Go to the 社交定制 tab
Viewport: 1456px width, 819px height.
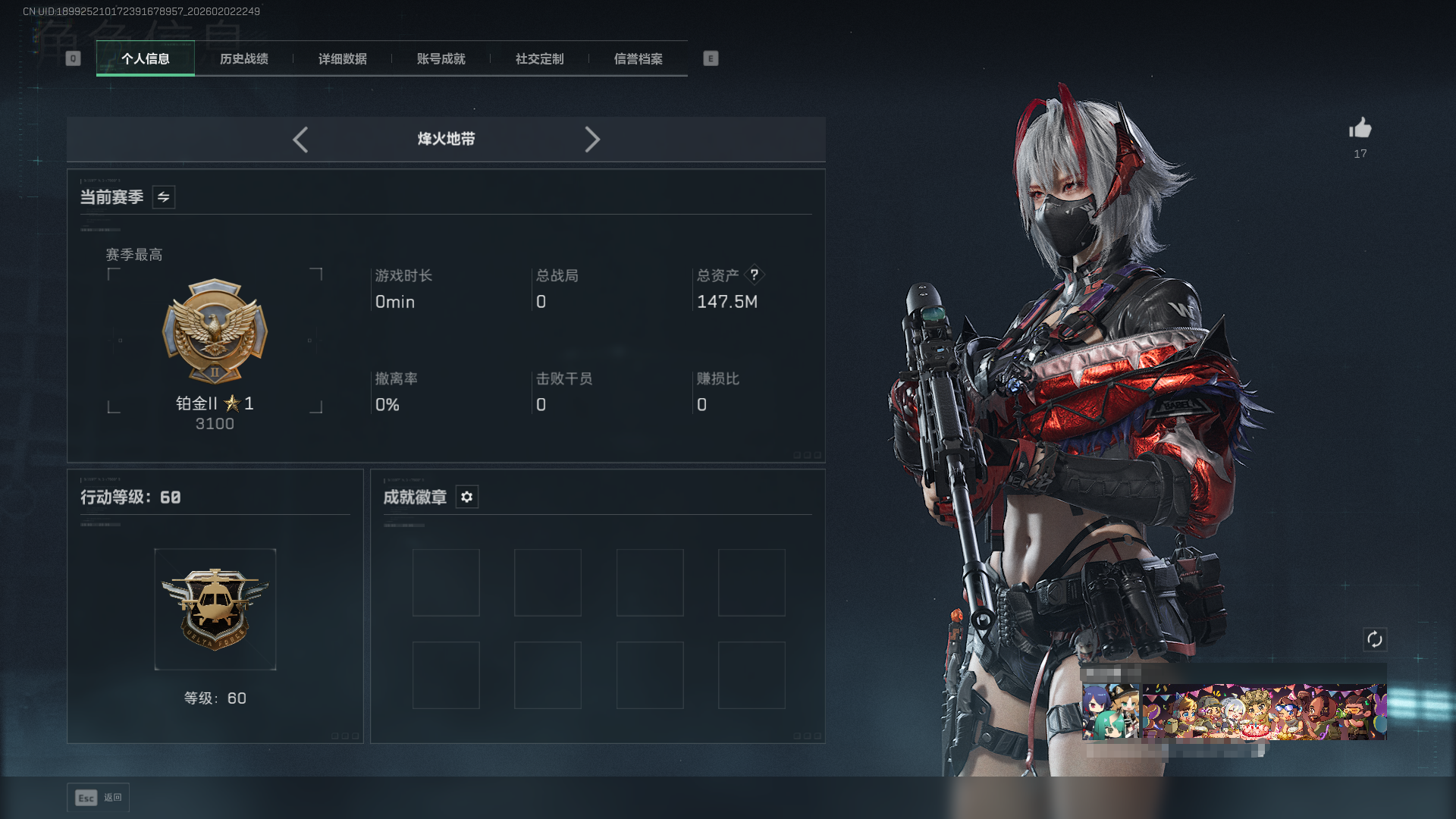540,59
